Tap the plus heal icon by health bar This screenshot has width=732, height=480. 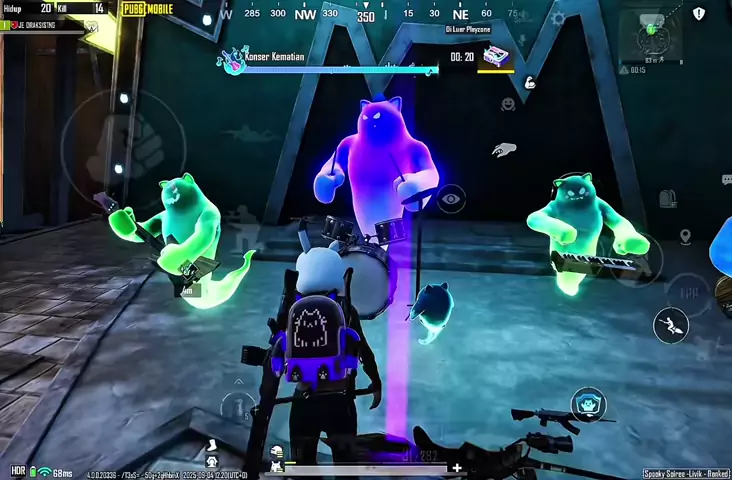coord(457,467)
